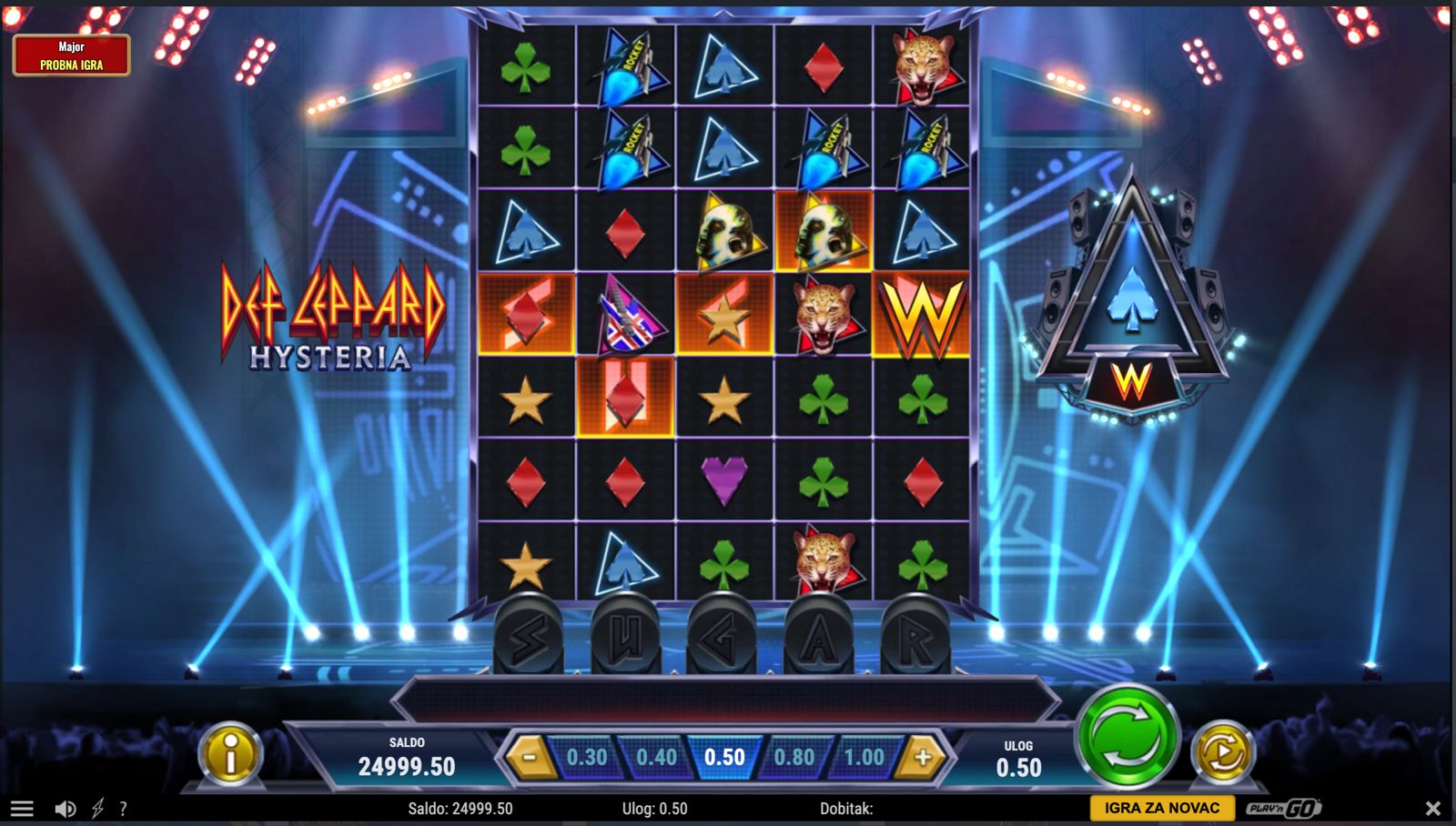This screenshot has width=1456, height=826.
Task: Open help with the question mark
Action: (123, 808)
